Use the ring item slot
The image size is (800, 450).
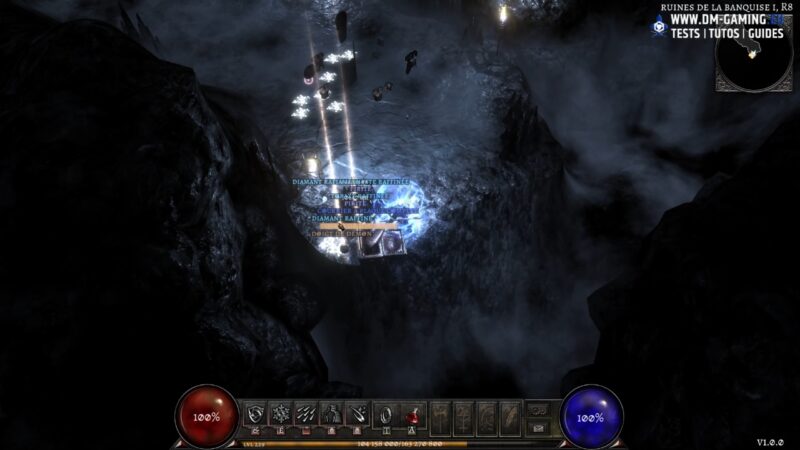click(x=386, y=414)
